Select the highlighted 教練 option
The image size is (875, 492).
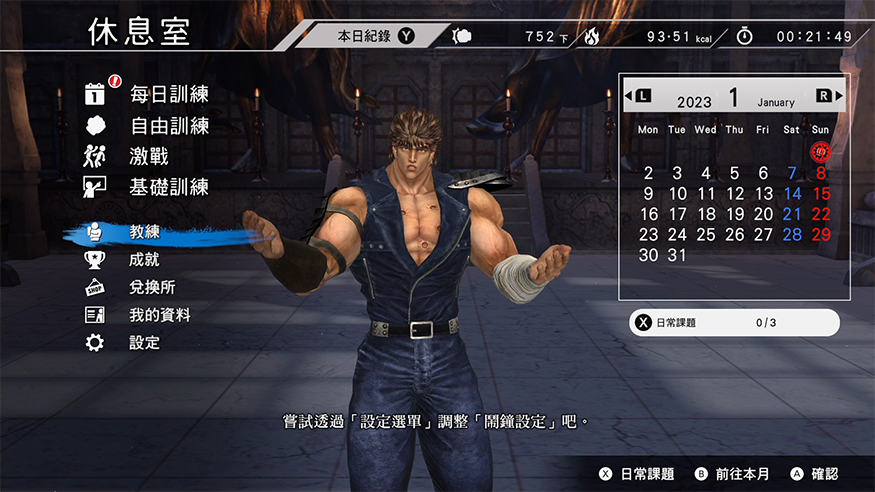click(144, 232)
